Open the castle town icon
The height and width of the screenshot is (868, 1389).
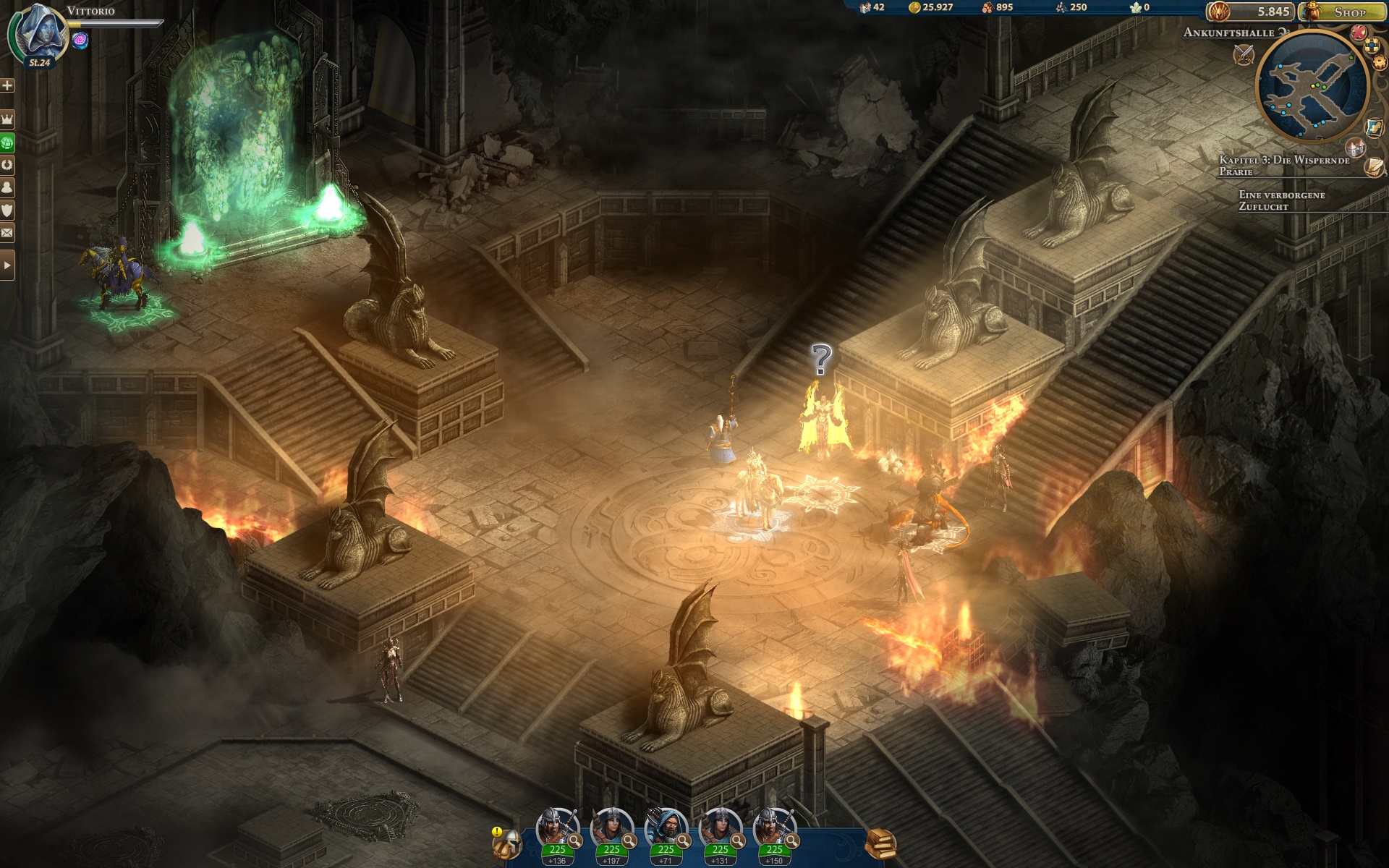(x=1355, y=147)
